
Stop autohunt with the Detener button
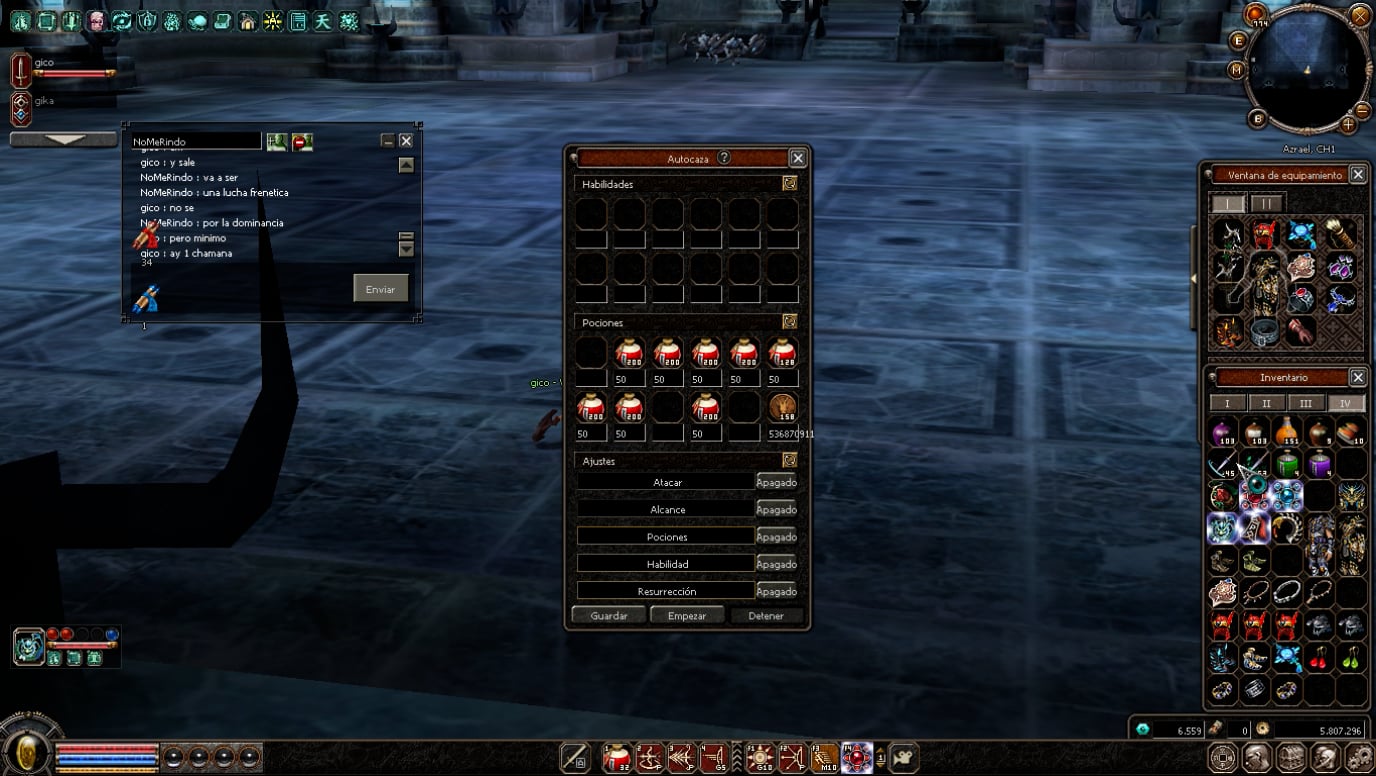pyautogui.click(x=766, y=615)
